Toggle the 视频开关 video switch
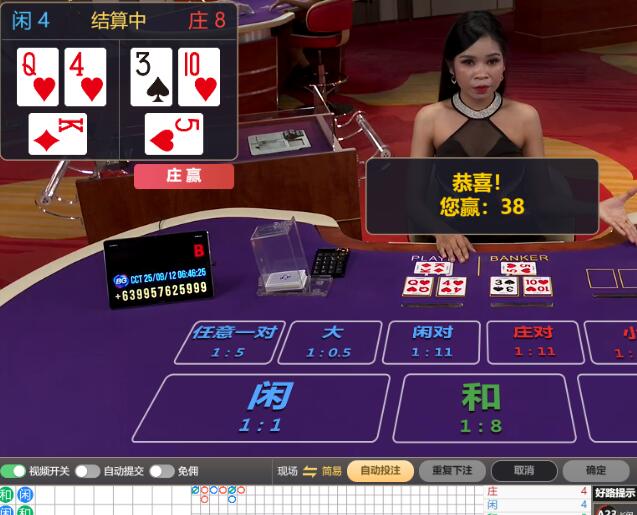 tap(14, 471)
